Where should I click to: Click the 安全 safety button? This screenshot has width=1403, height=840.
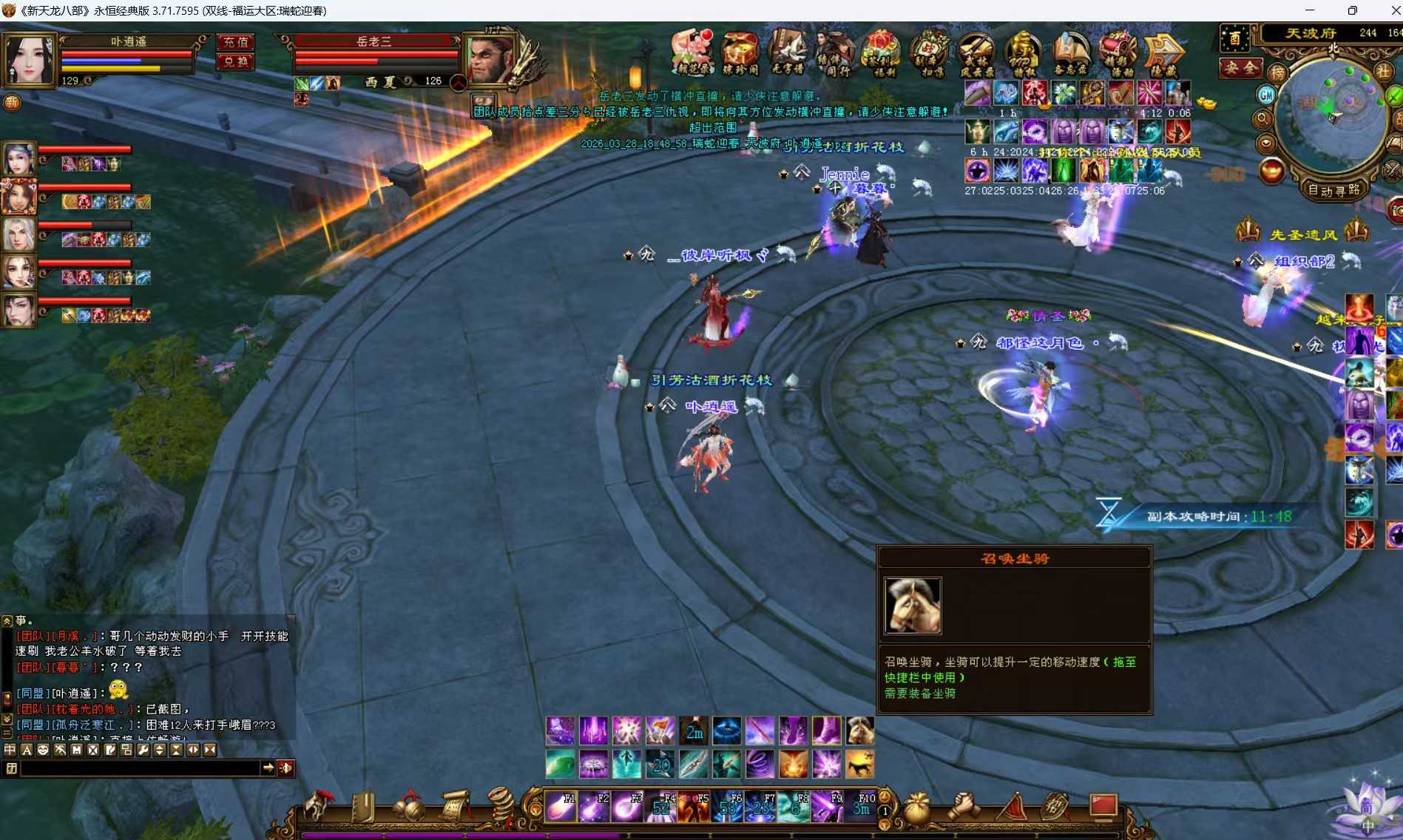click(x=1240, y=67)
